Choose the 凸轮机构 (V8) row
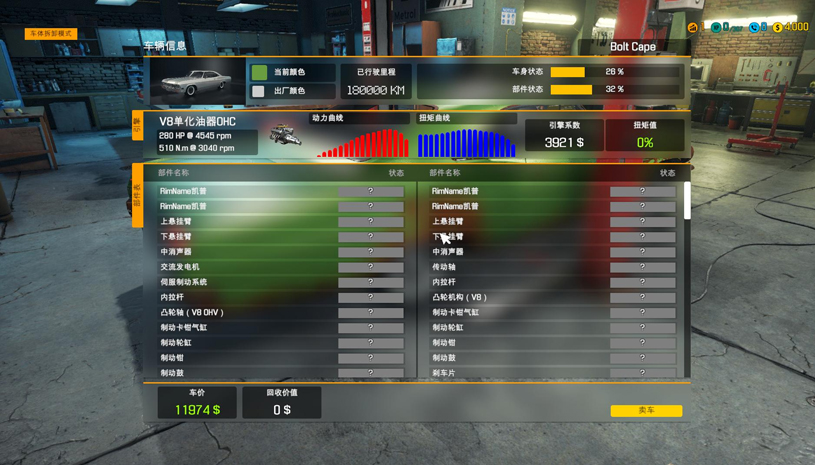This screenshot has width=815, height=465. coord(552,297)
